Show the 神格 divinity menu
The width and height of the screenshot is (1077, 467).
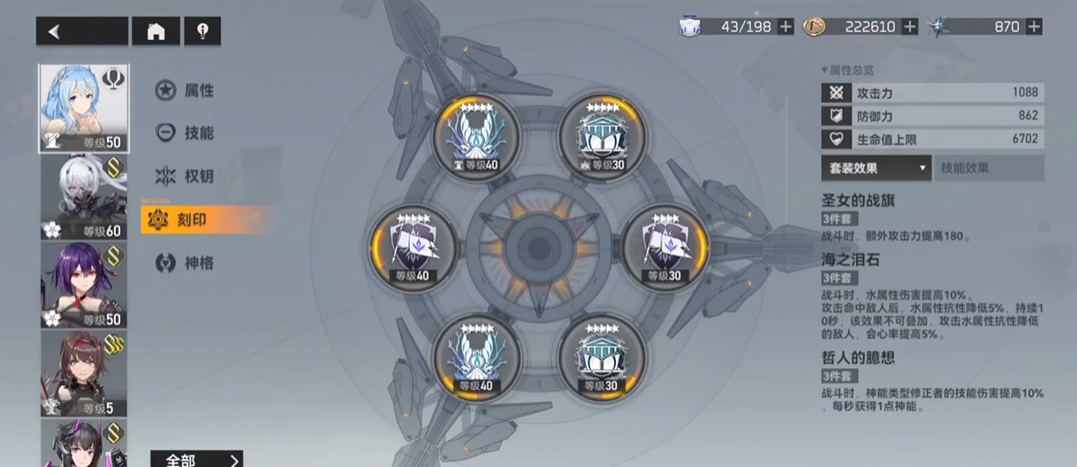pyautogui.click(x=186, y=263)
